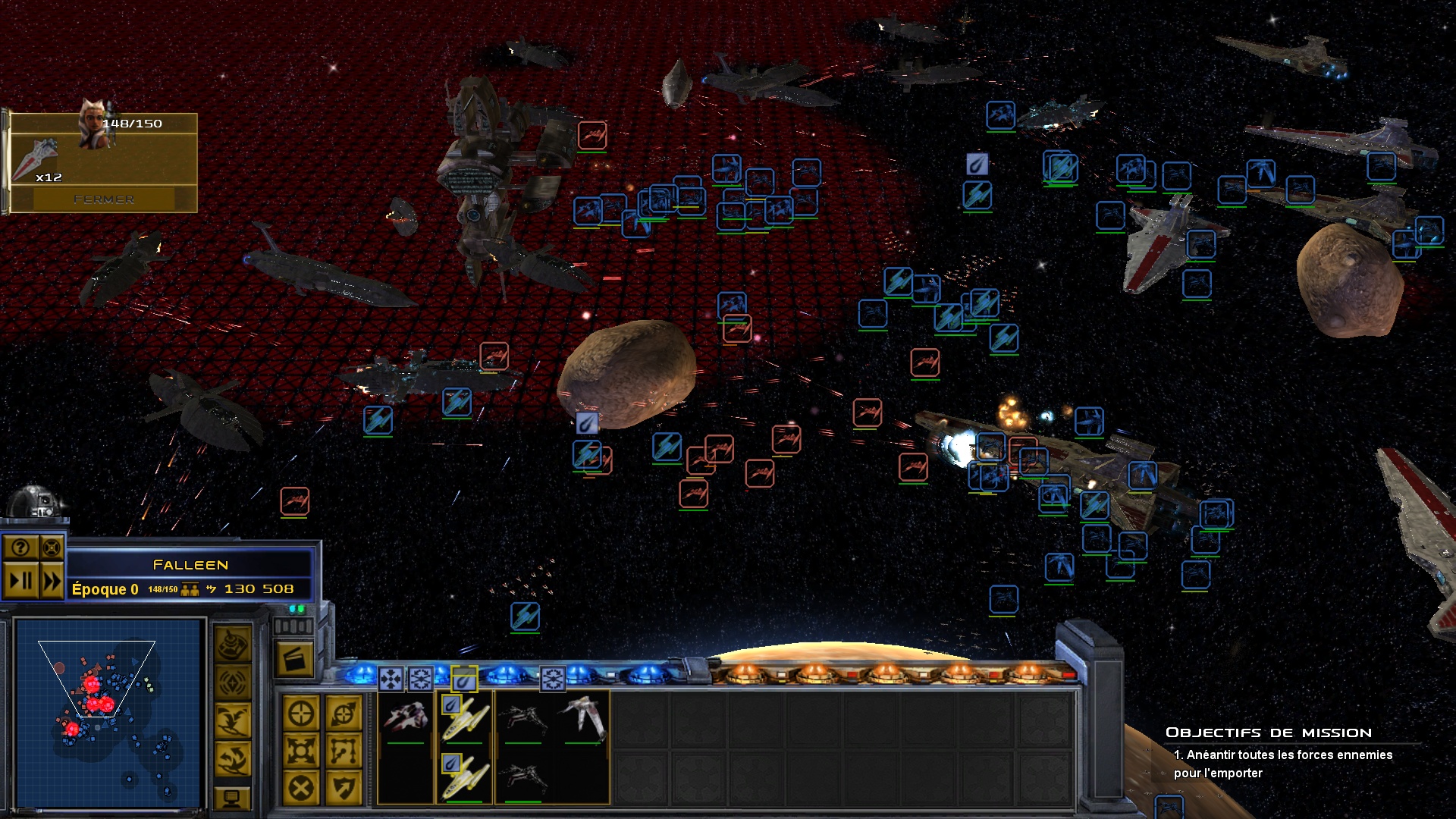Activate the fast-forward speed button
The width and height of the screenshot is (1456, 819).
pos(52,582)
